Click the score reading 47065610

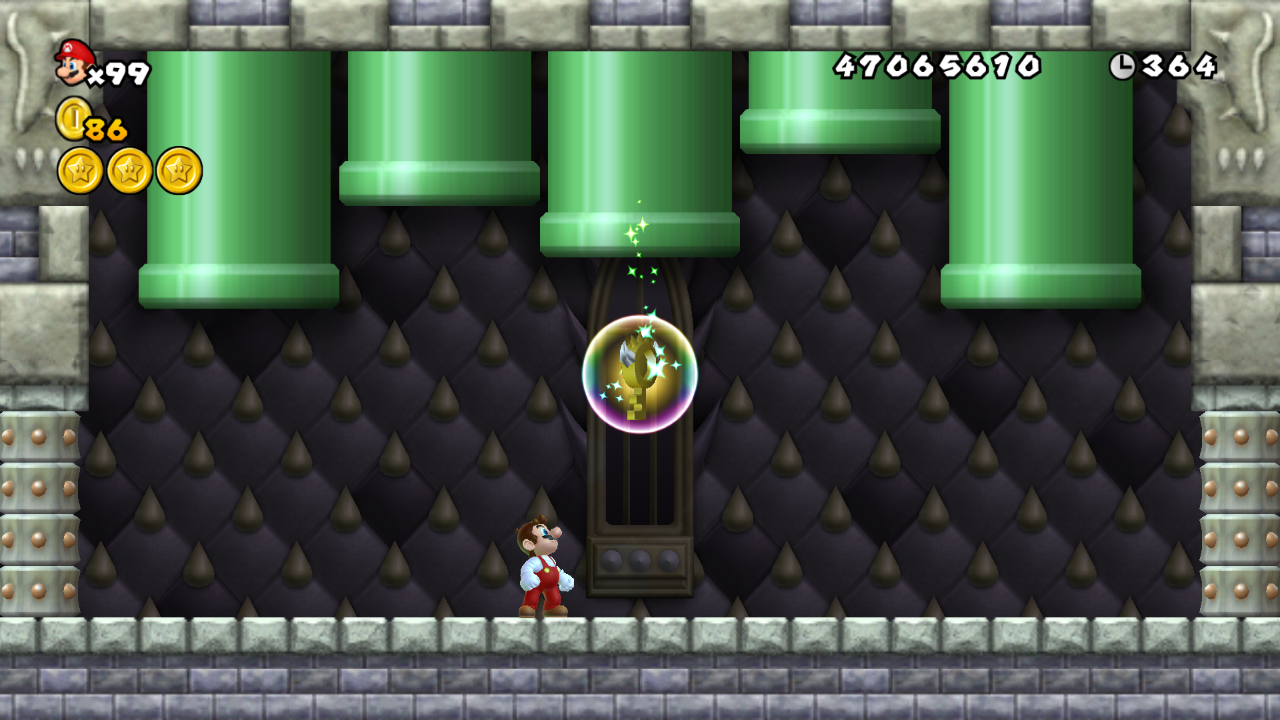tap(935, 66)
